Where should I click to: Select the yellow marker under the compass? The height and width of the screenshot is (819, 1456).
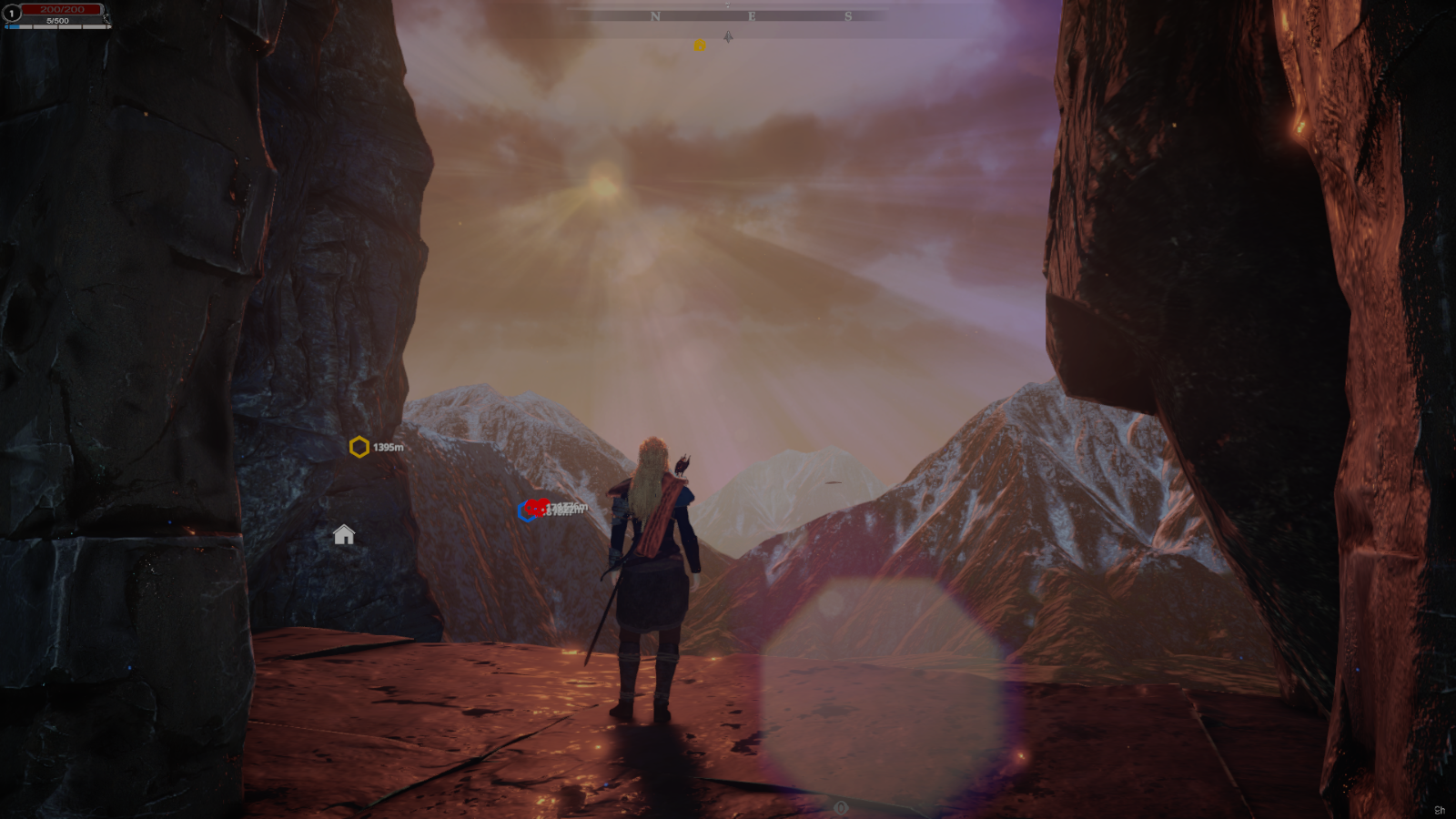point(699,45)
